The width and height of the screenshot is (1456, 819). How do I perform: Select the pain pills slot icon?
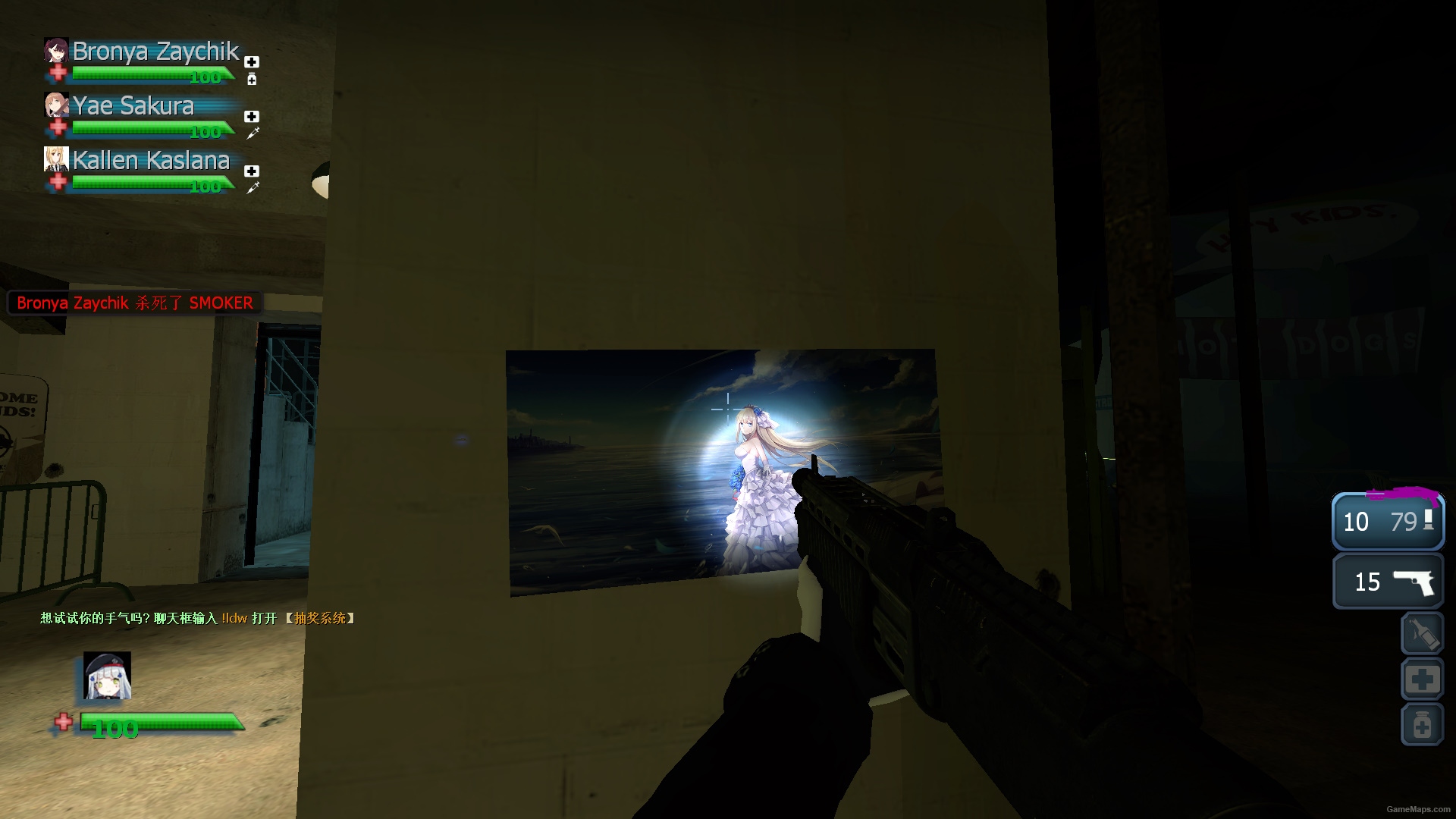pos(1422,724)
